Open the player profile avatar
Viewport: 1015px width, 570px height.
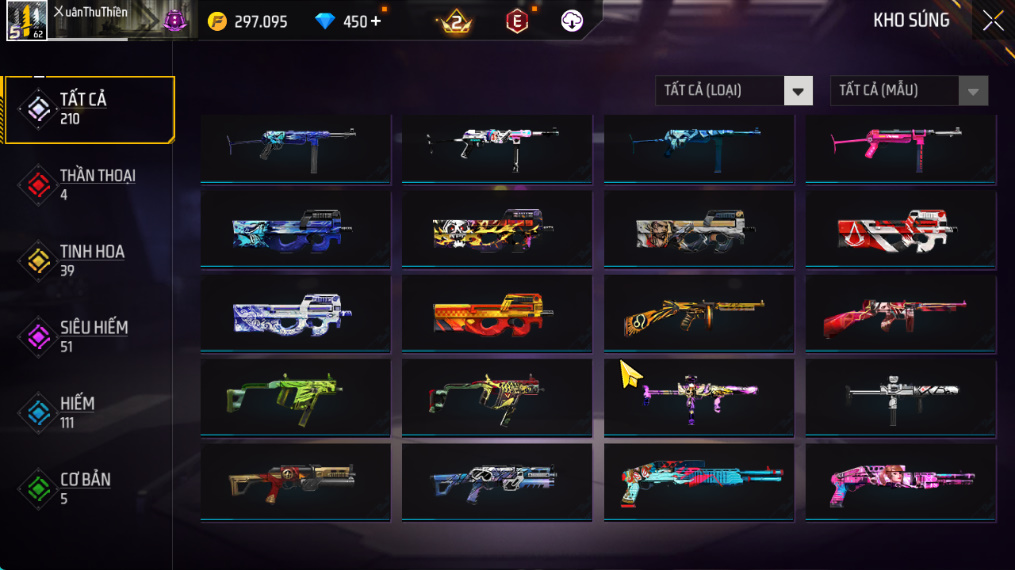(27, 21)
